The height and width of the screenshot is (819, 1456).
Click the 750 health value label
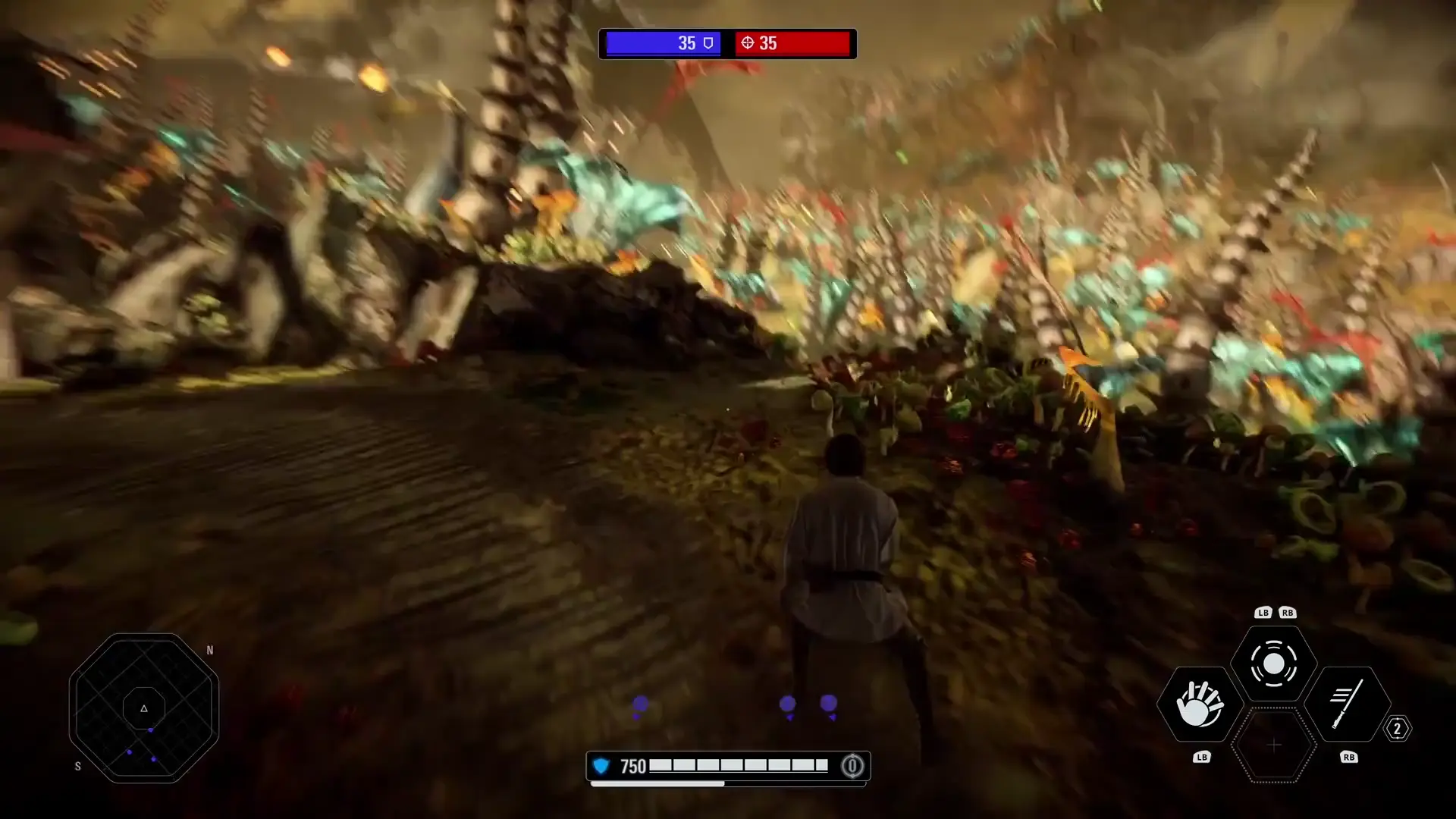[634, 766]
